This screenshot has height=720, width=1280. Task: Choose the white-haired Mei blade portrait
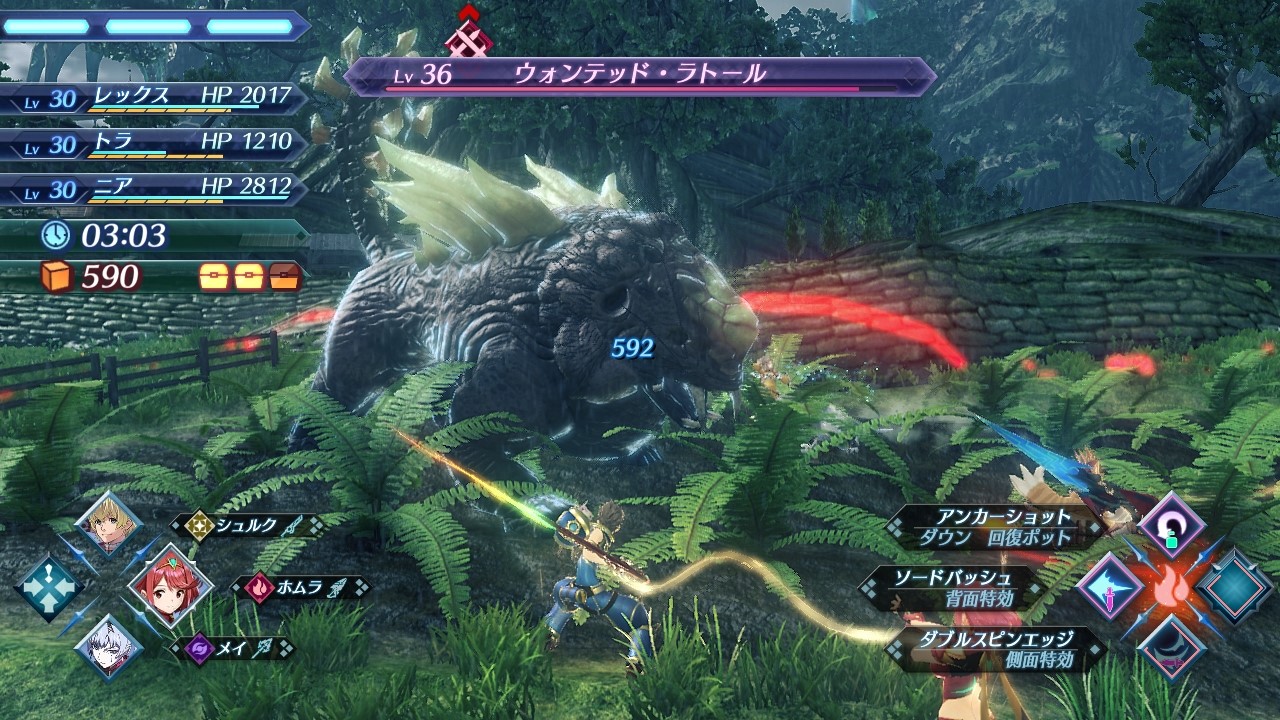pos(108,646)
